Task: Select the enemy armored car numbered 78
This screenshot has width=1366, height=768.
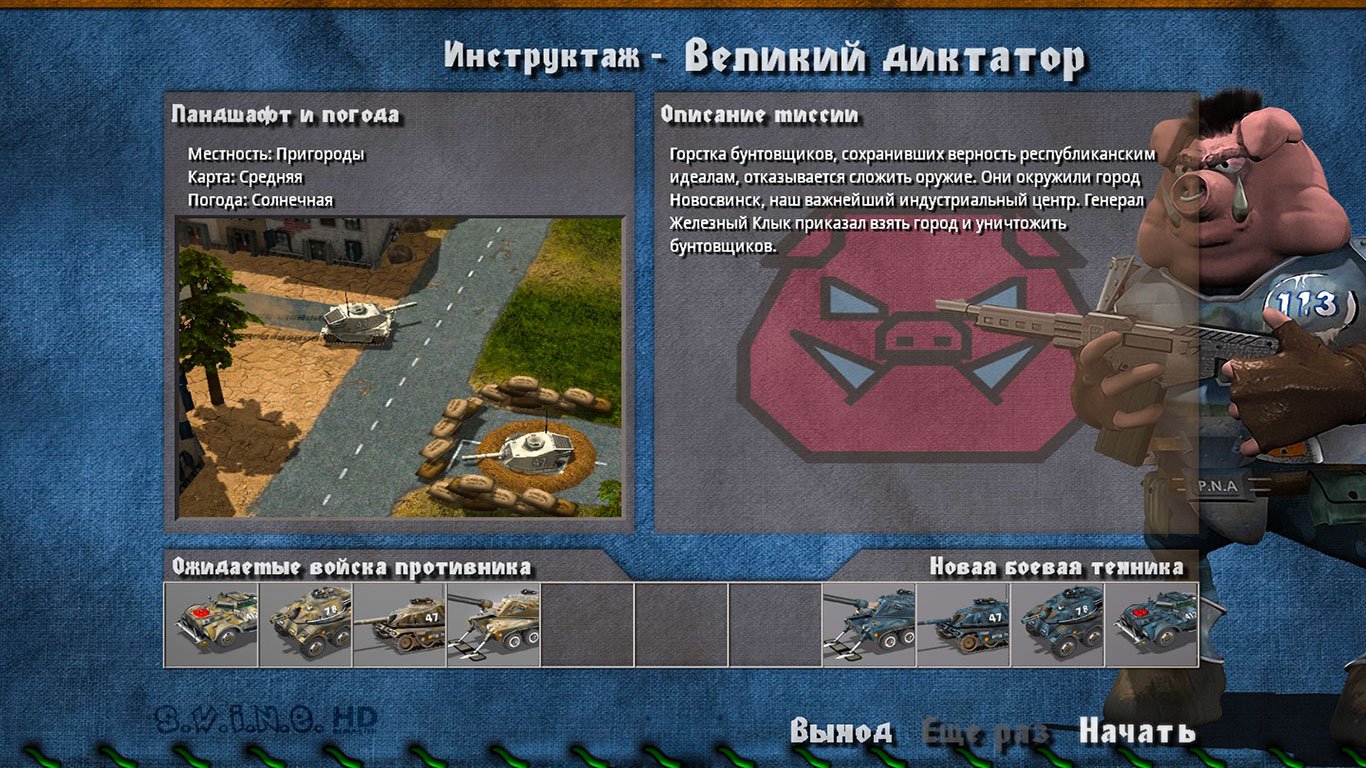Action: pos(304,622)
